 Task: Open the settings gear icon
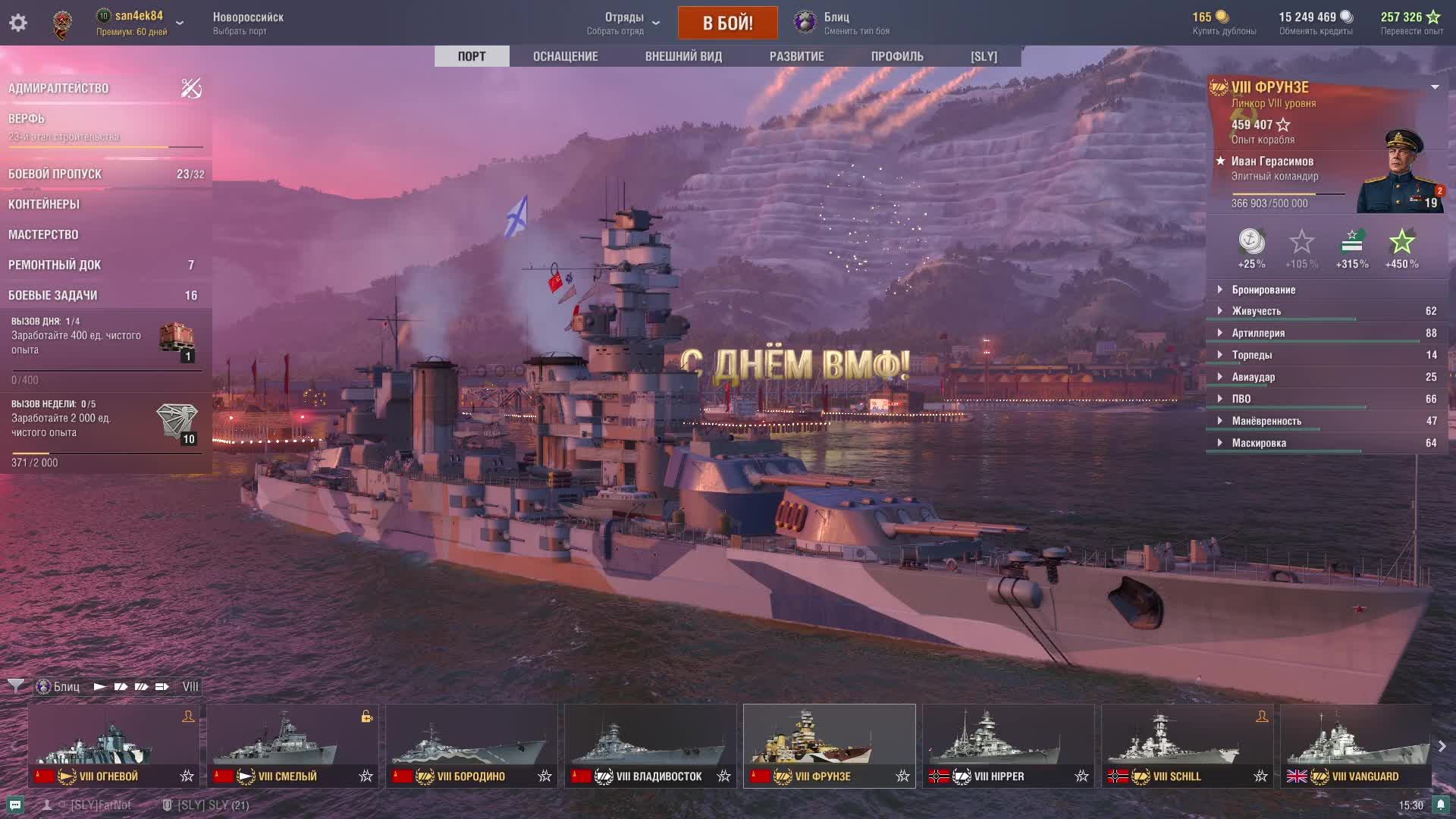tap(18, 23)
